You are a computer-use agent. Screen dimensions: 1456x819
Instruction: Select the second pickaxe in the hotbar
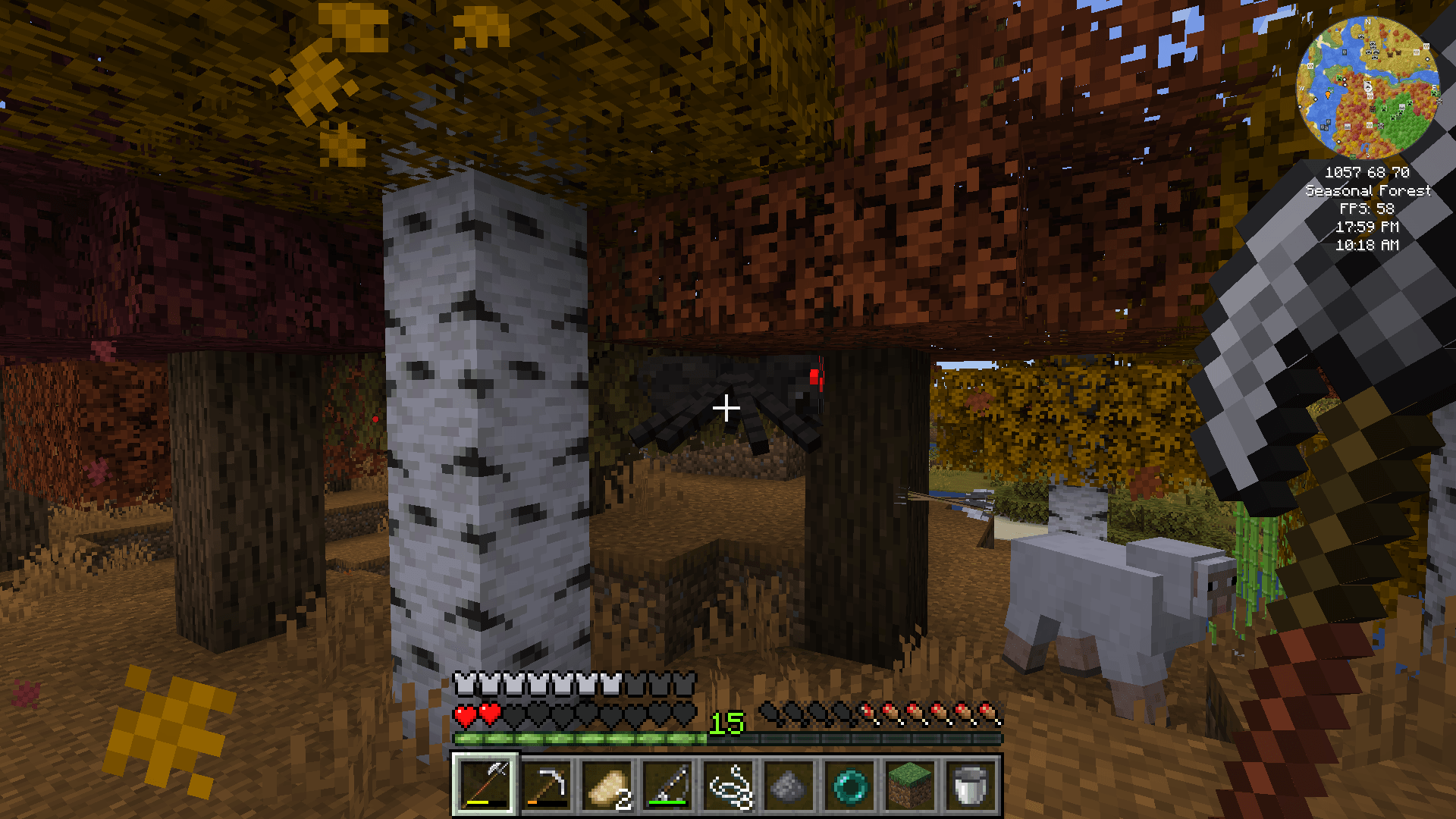[x=545, y=785]
